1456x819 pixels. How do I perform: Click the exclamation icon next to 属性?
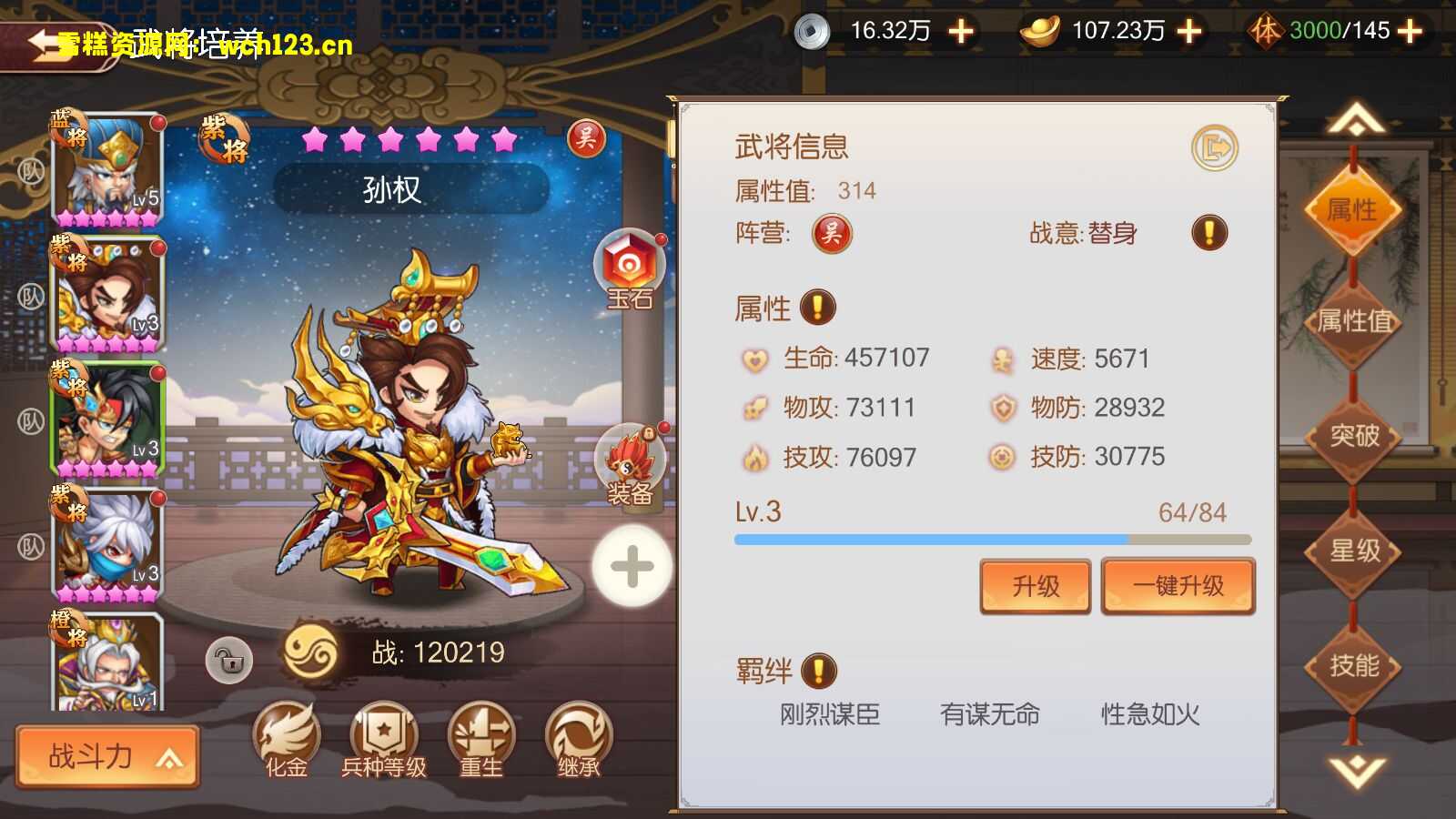click(816, 308)
